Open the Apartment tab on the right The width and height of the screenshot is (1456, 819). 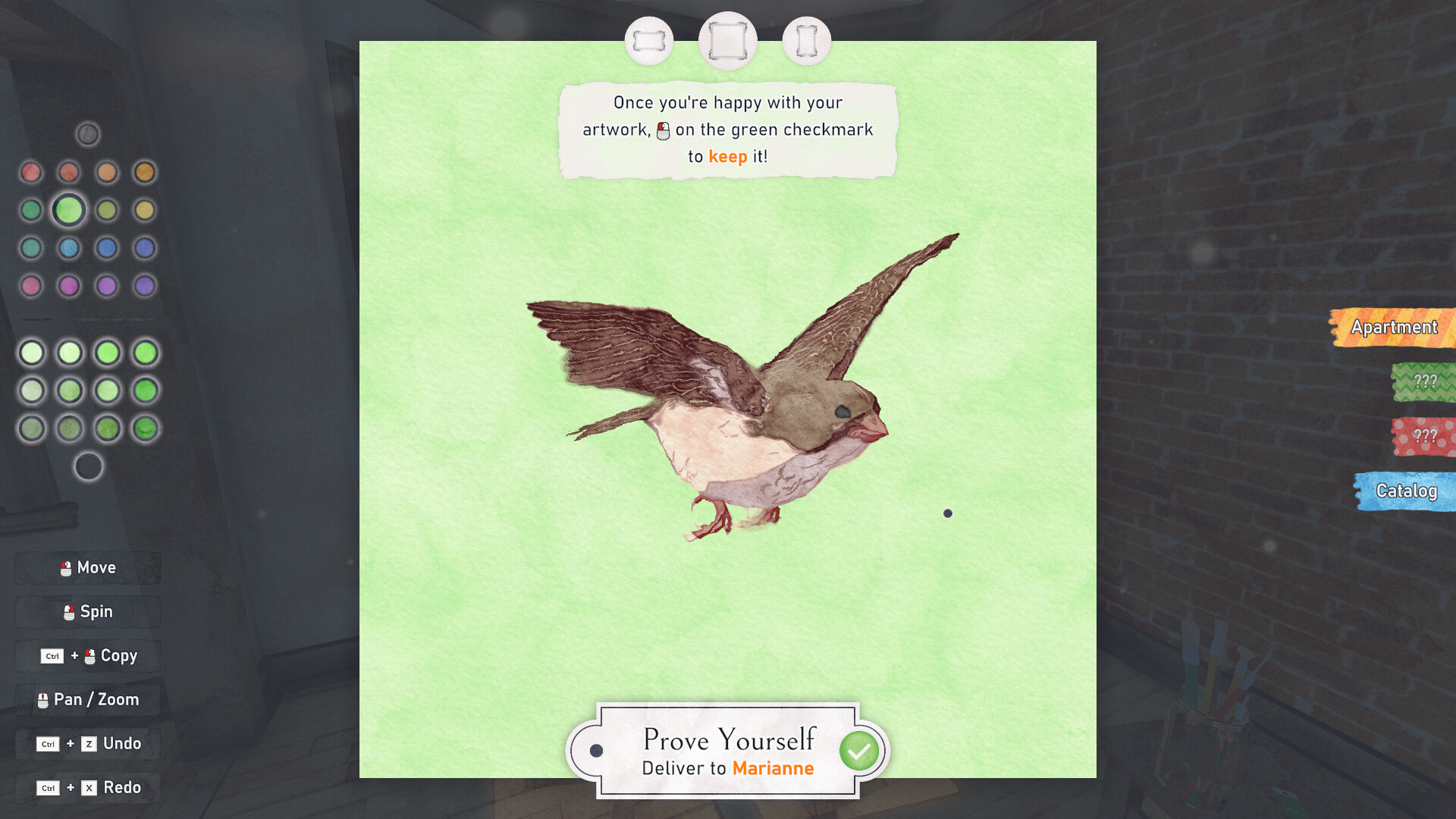tap(1395, 328)
